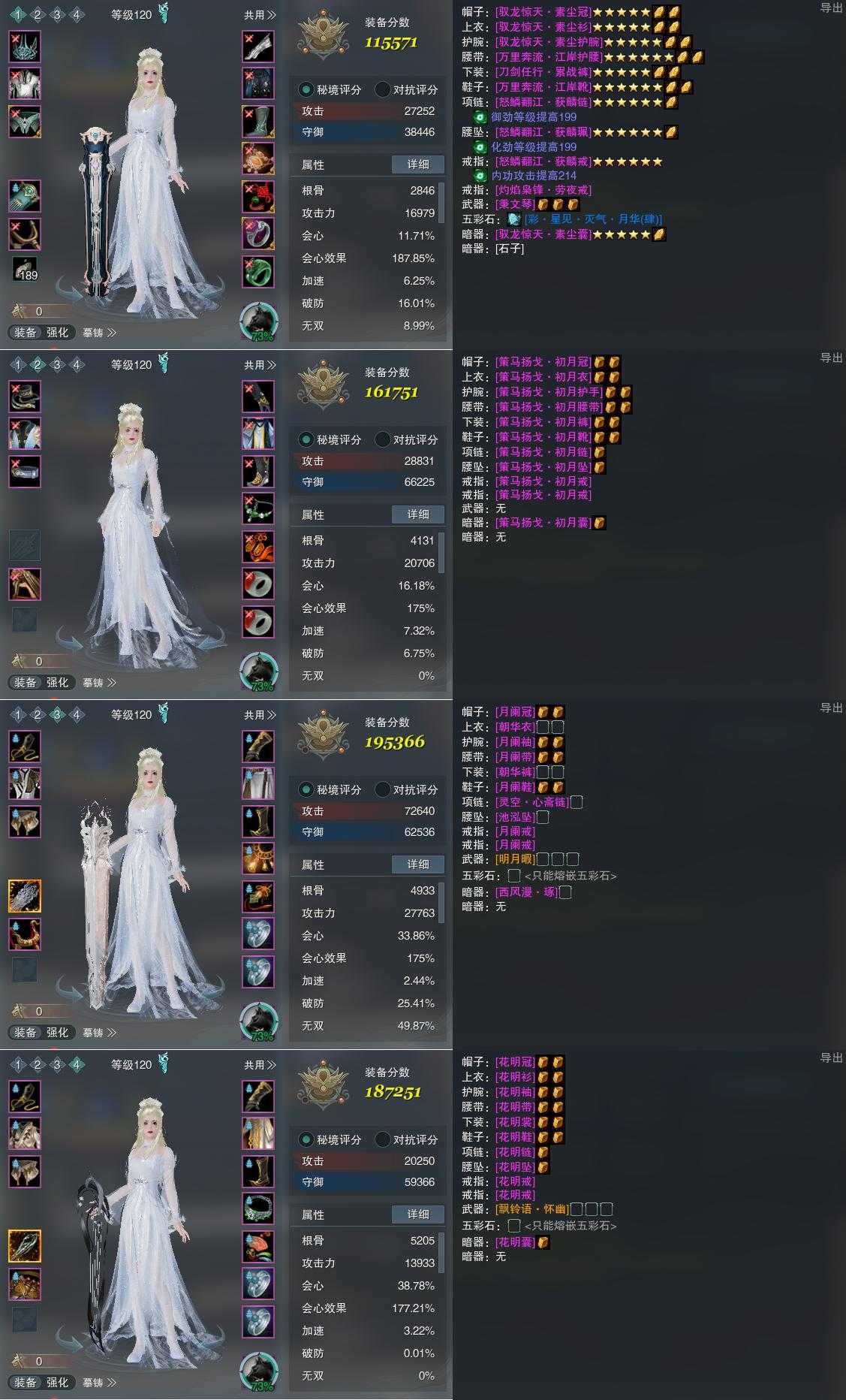The width and height of the screenshot is (846, 1400).
Task: Open the 石子 hidden weapon link
Action: 510,249
